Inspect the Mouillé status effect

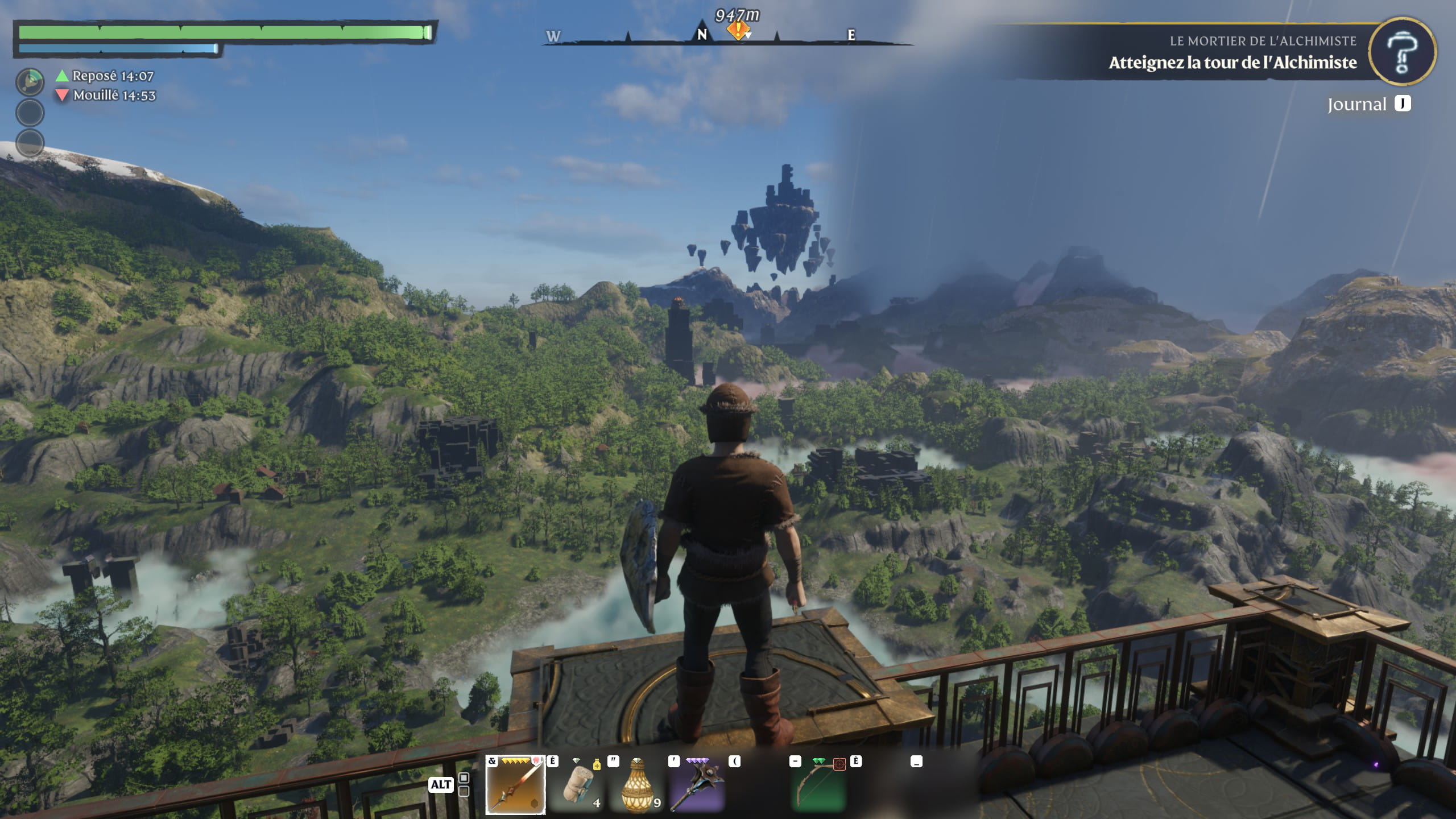[x=106, y=96]
